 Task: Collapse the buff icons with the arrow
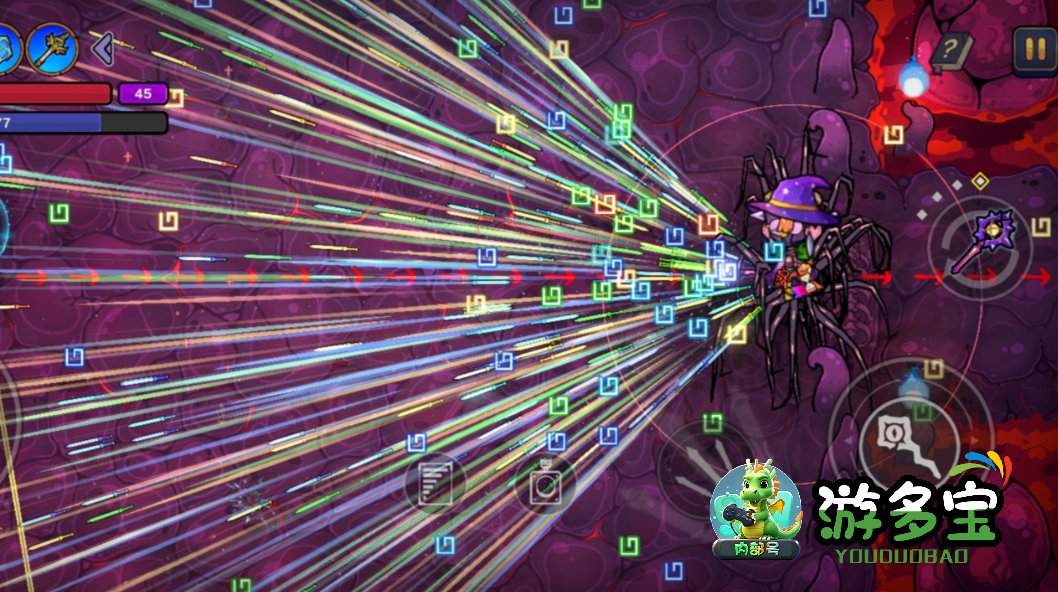(x=101, y=47)
